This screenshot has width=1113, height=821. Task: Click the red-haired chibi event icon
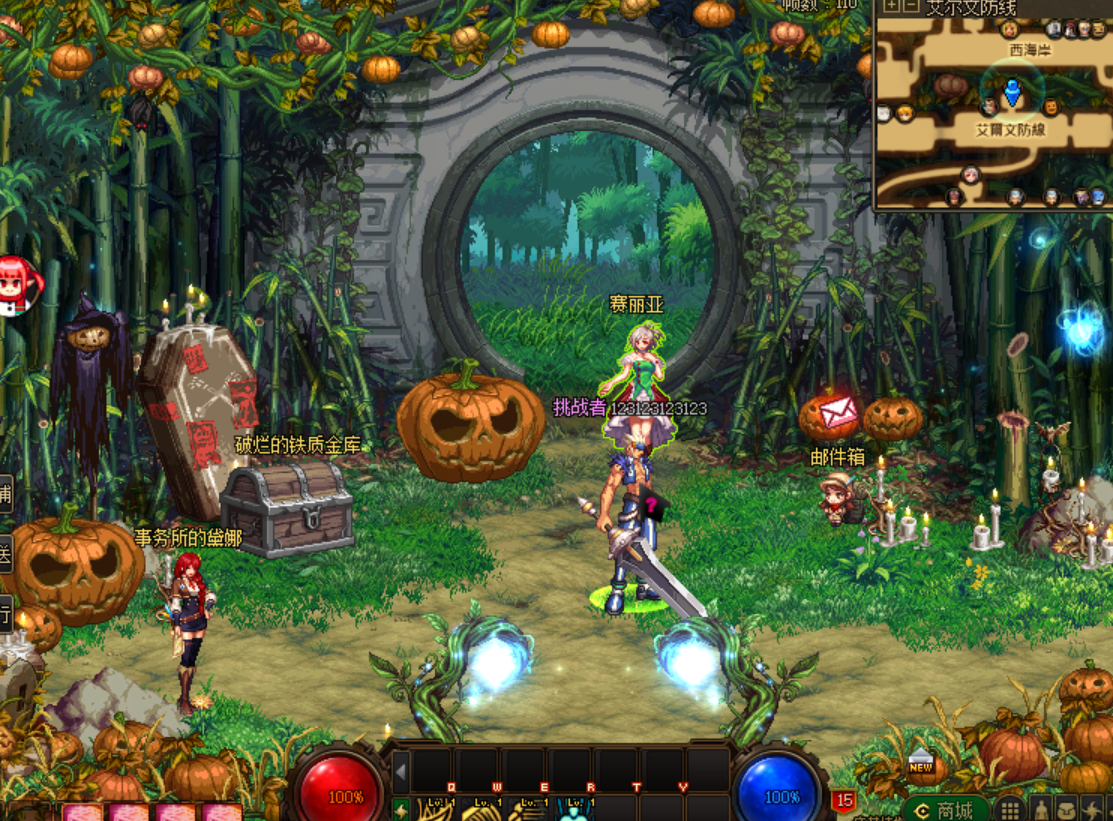pos(17,283)
